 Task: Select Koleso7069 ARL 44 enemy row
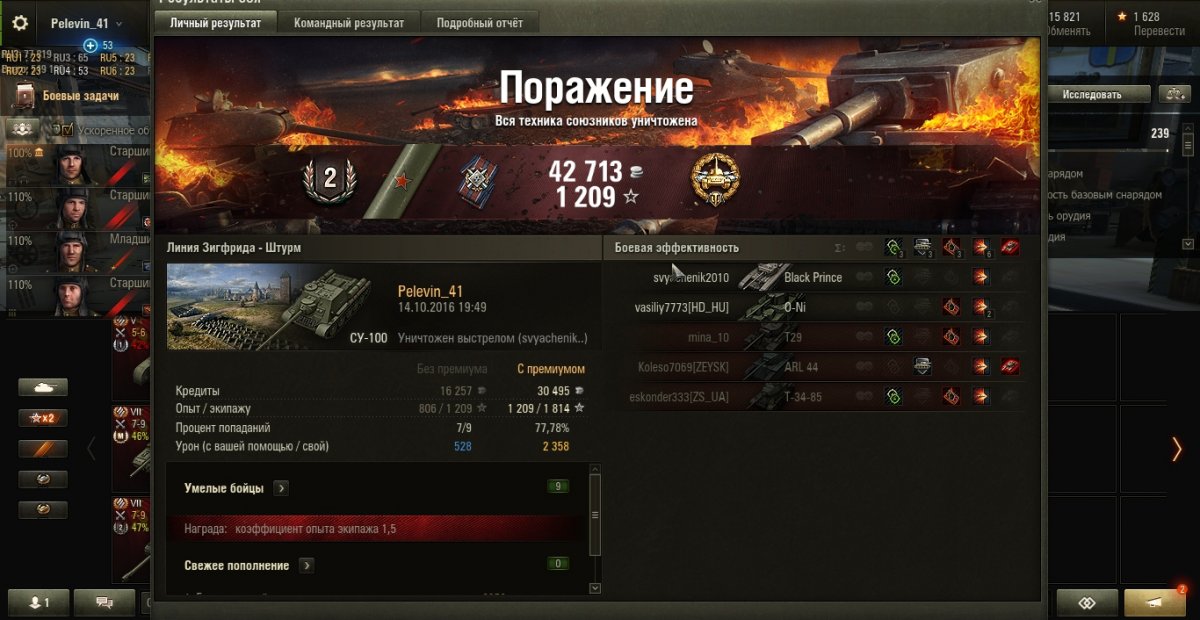click(740, 367)
